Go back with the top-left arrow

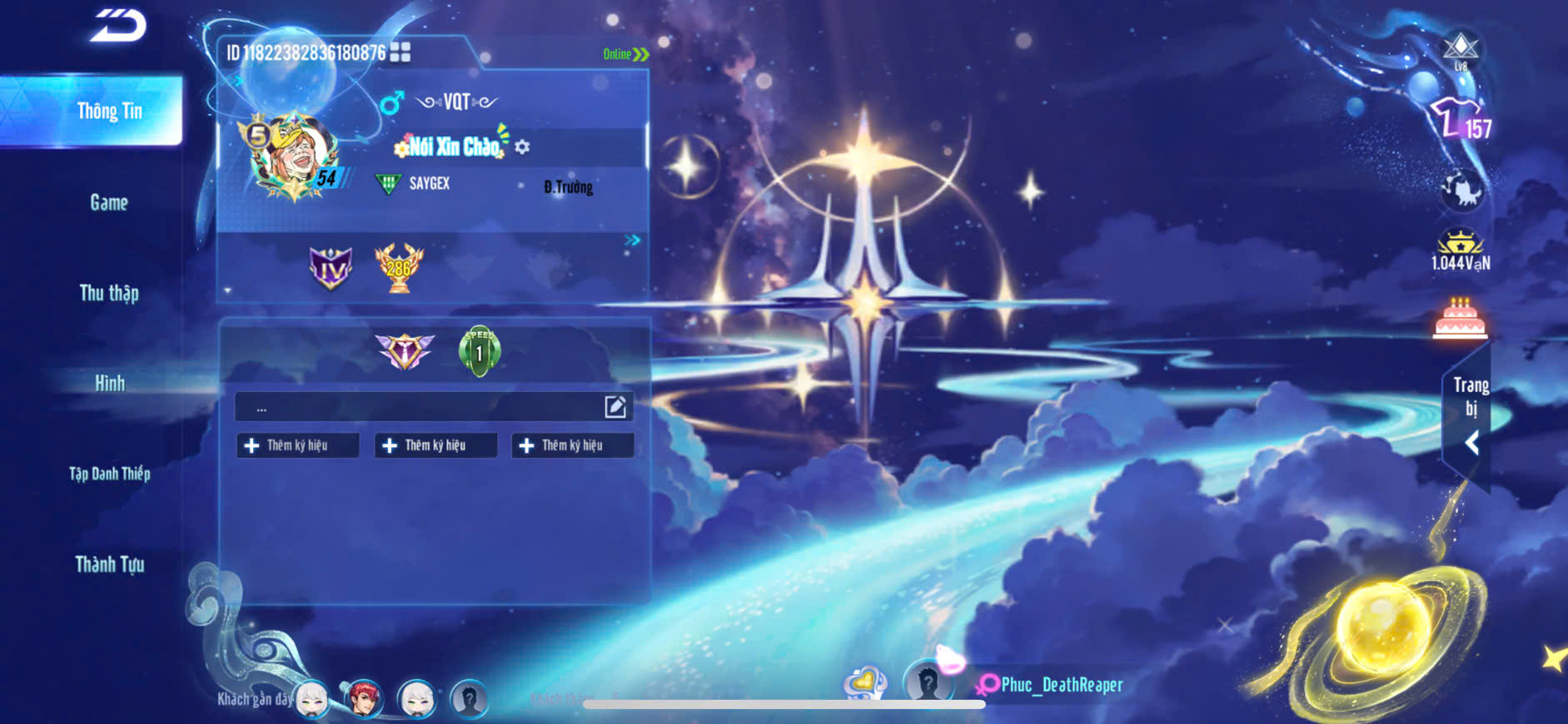118,25
